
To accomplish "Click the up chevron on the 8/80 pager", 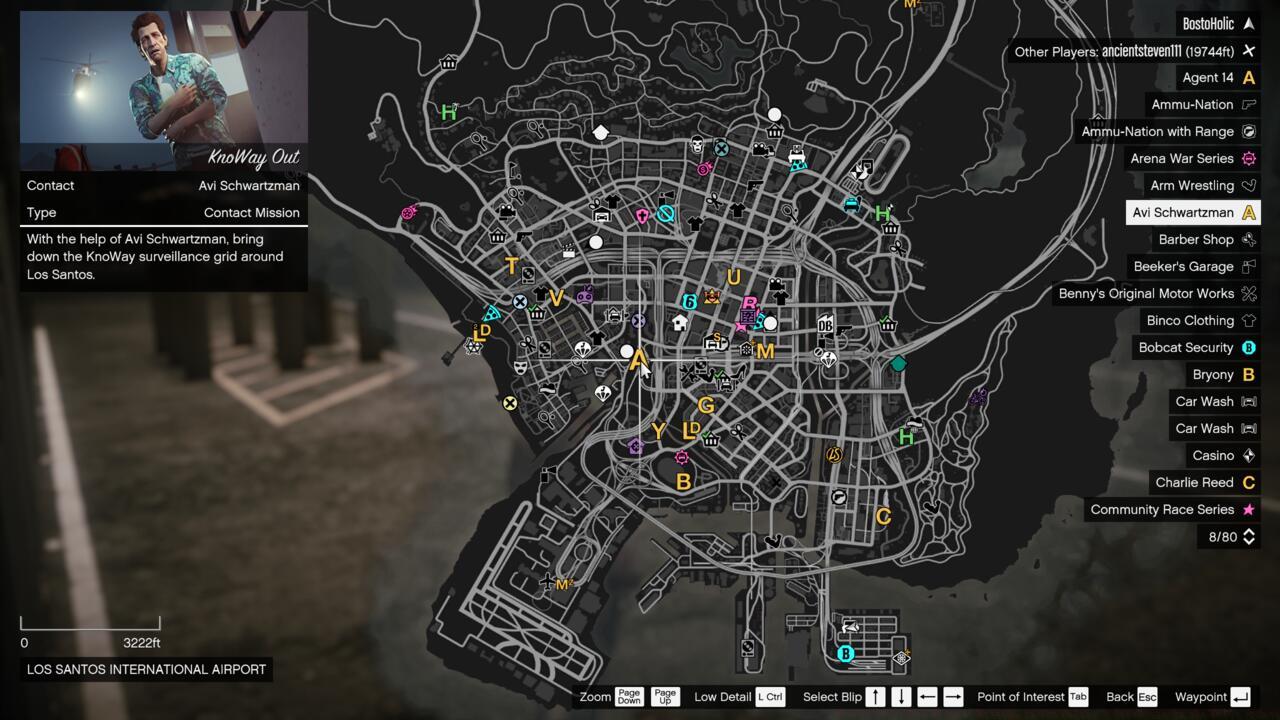I will click(1248, 533).
